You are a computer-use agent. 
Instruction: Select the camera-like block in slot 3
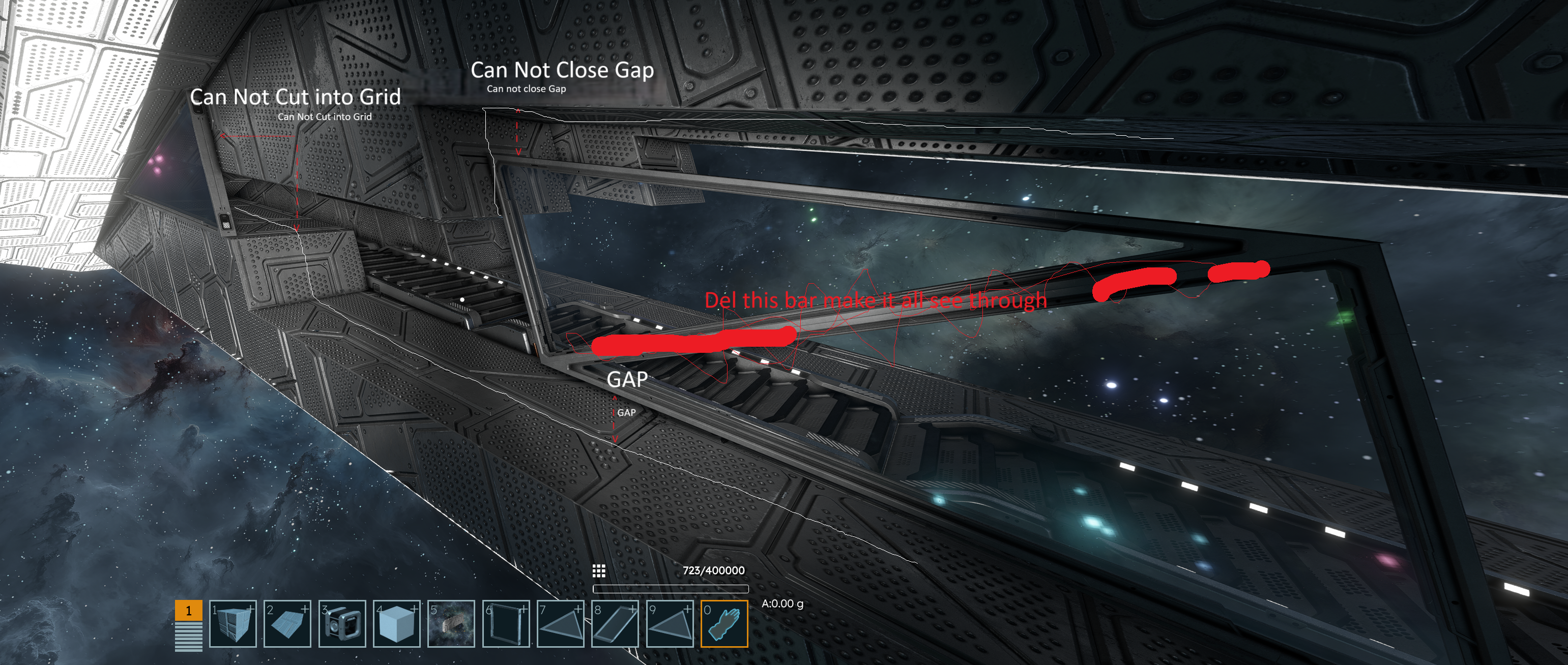tap(342, 624)
